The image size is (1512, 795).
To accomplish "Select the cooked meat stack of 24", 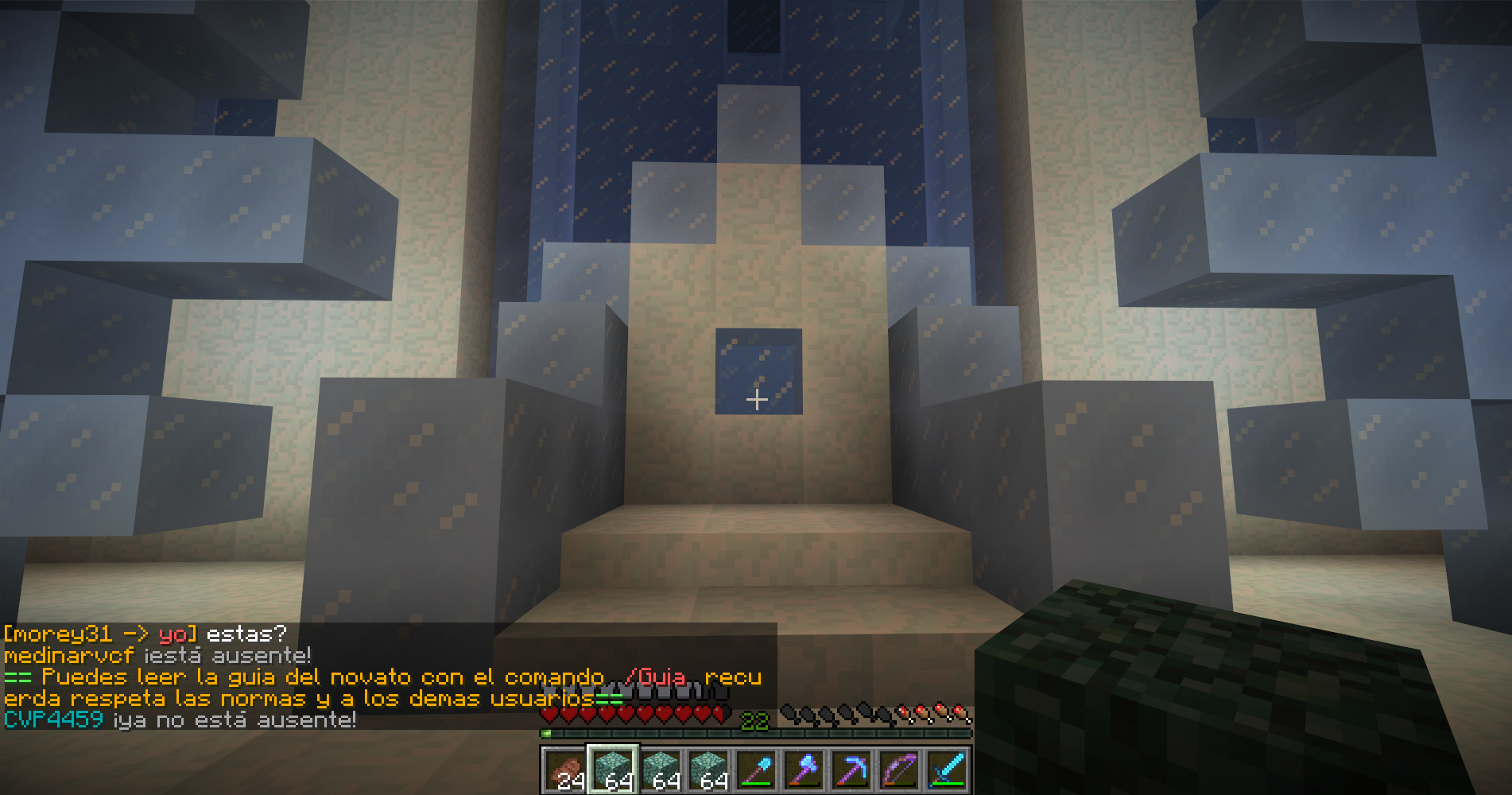I will click(x=564, y=770).
